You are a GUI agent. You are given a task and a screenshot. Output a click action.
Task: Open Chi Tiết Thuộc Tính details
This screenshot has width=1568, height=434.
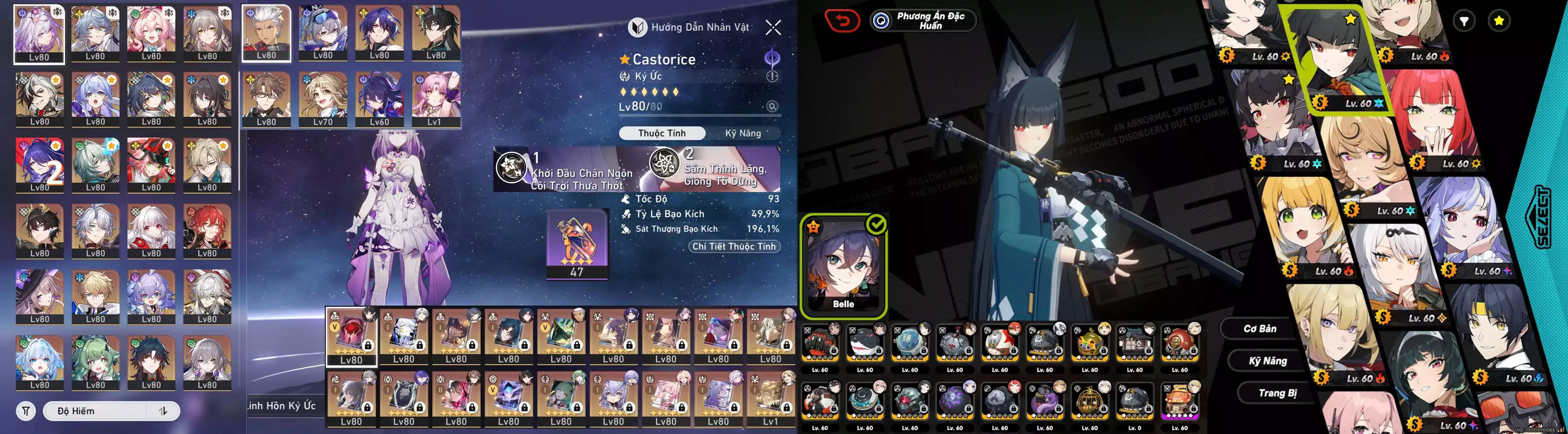tap(734, 246)
